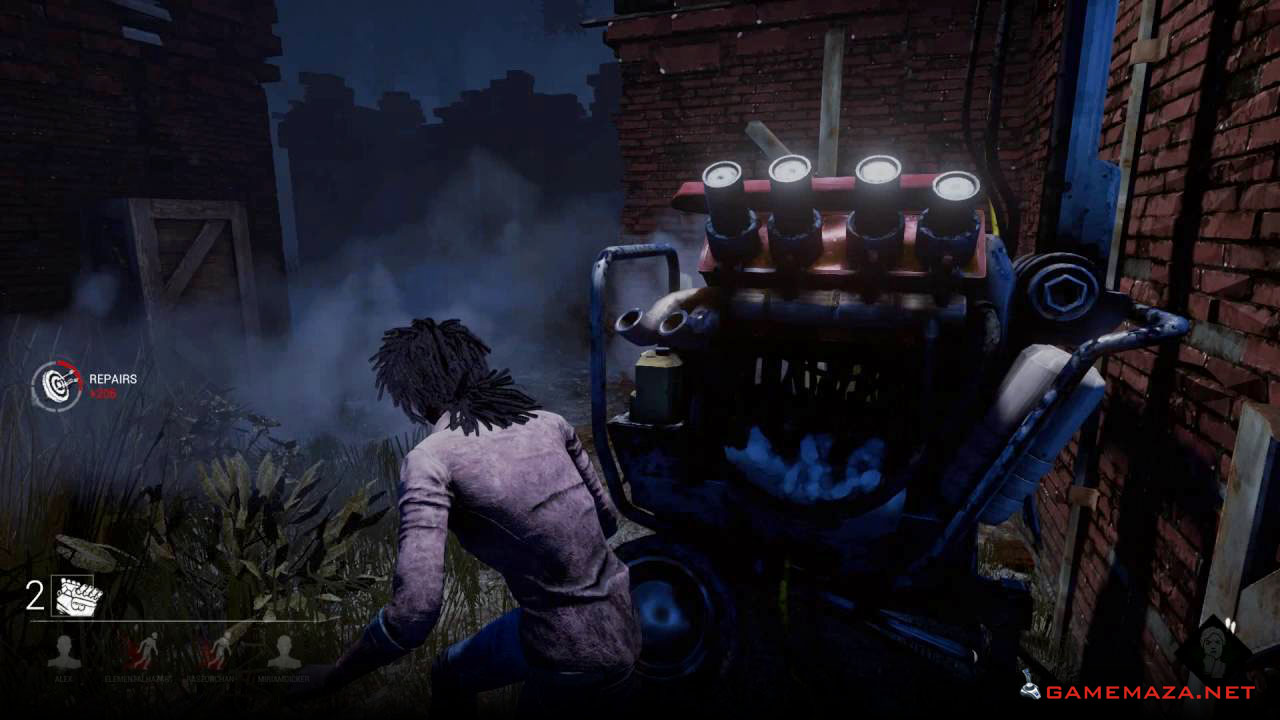Select the MIRIAMDICKER name label
Image resolution: width=1280 pixels, height=720 pixels.
tap(284, 678)
